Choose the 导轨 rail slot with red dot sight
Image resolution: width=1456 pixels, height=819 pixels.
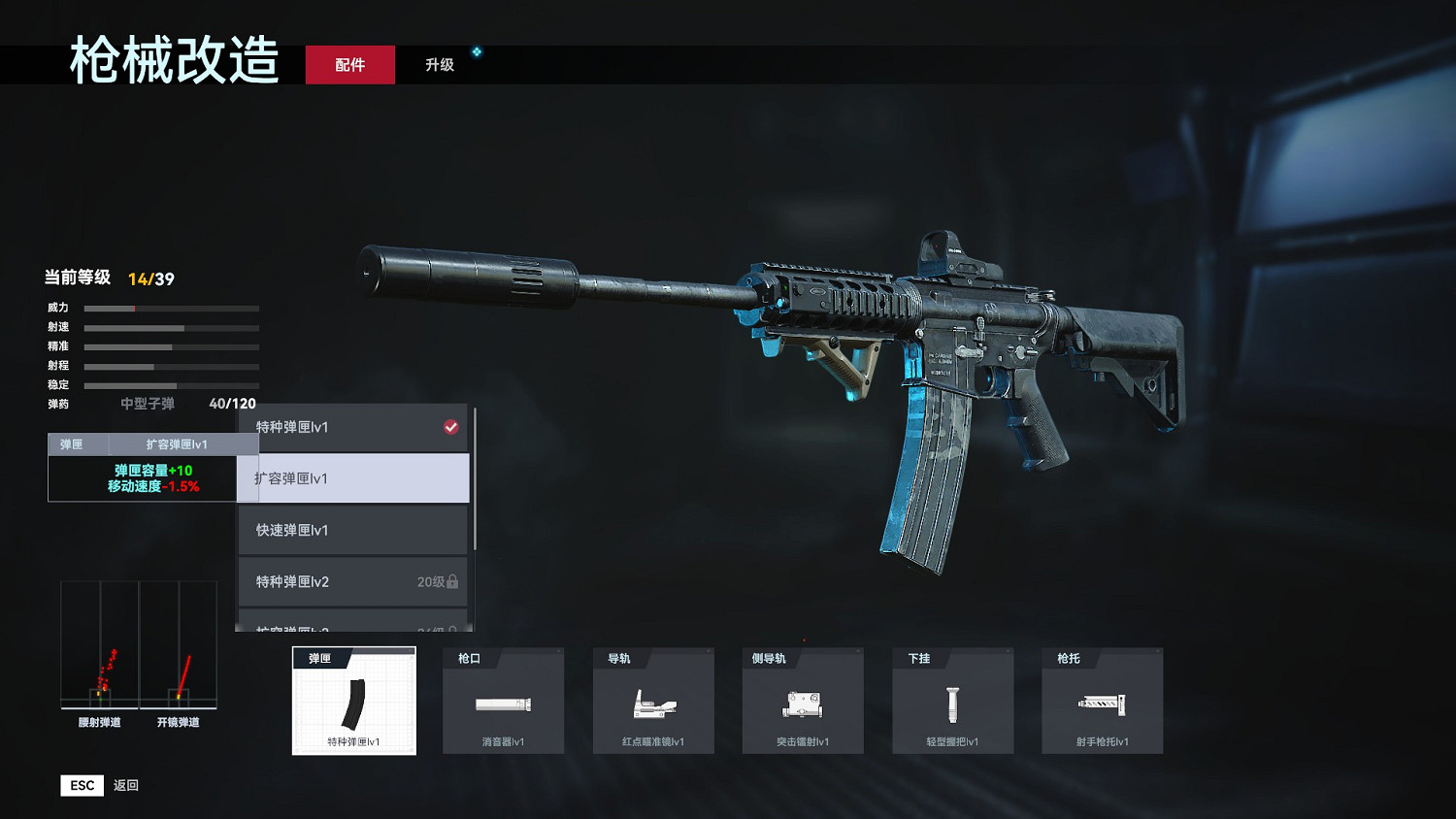[653, 701]
